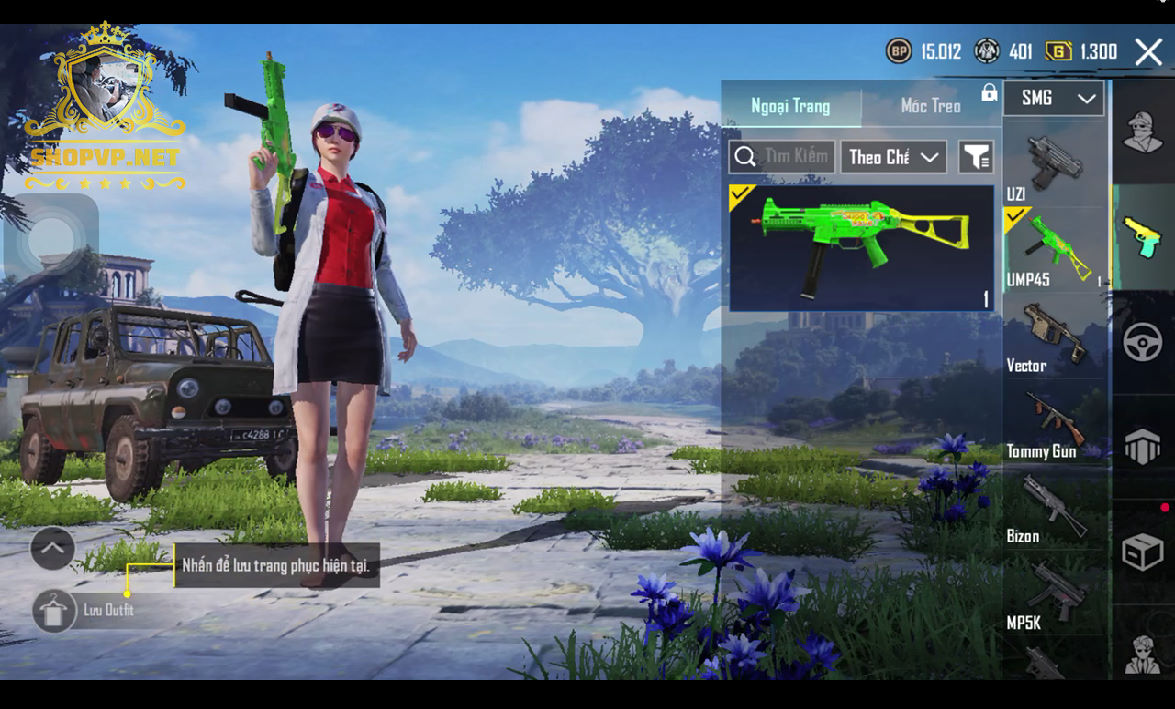Show the vehicle skins steering wheel category
The width and height of the screenshot is (1175, 709).
pos(1143,342)
